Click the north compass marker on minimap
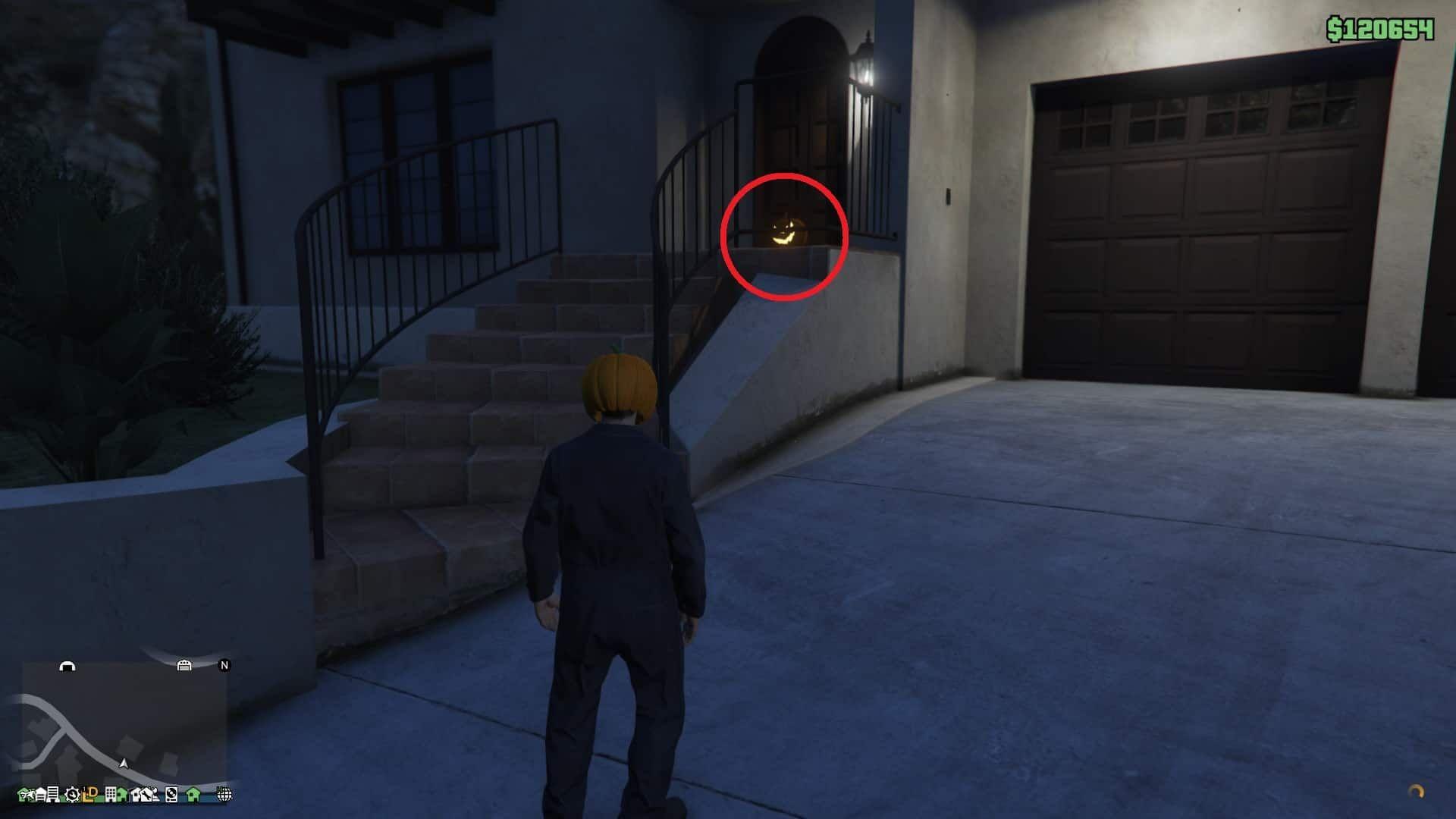This screenshot has height=819, width=1456. 224,665
